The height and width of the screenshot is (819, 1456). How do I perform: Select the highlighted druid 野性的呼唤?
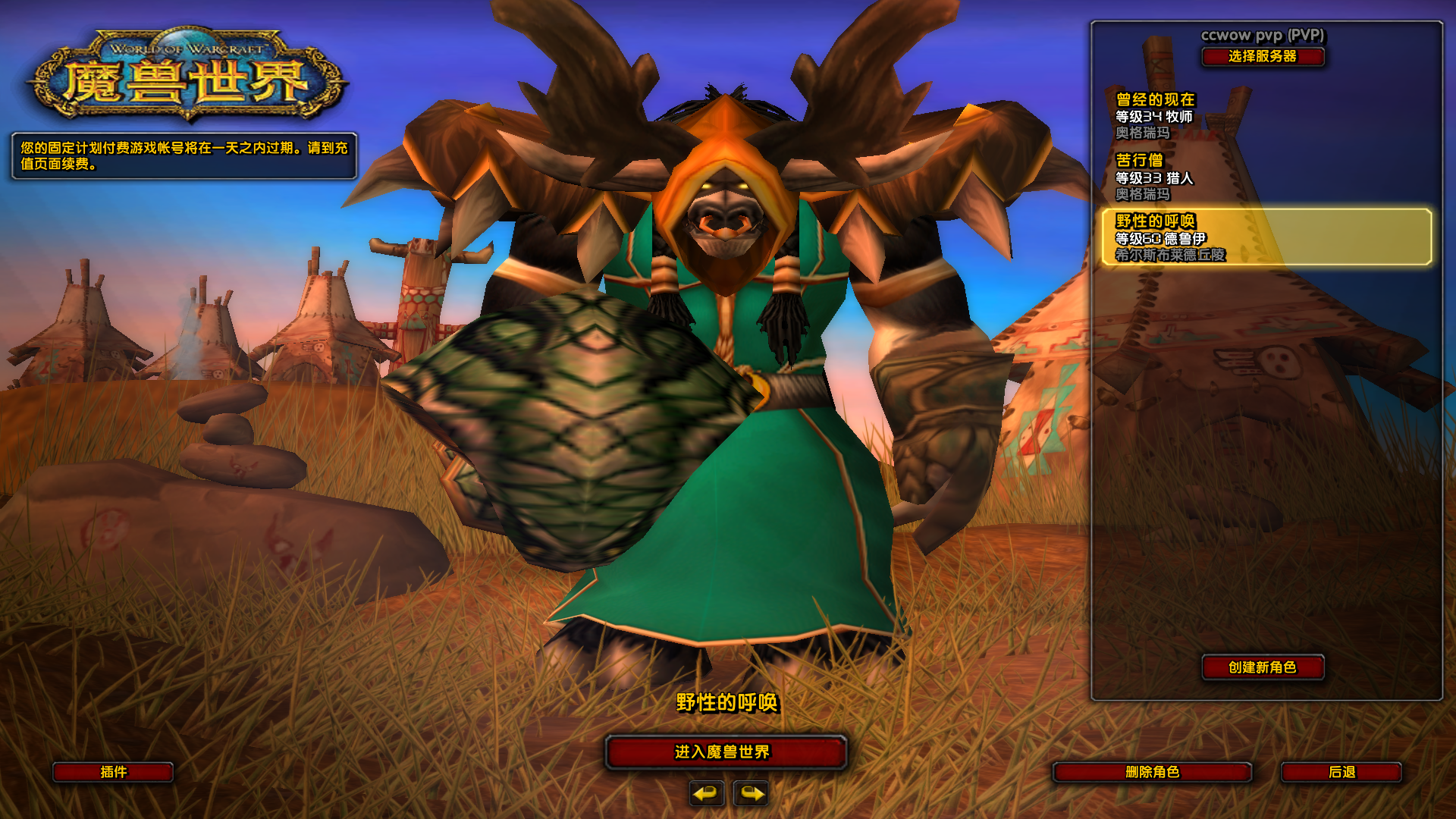1266,237
